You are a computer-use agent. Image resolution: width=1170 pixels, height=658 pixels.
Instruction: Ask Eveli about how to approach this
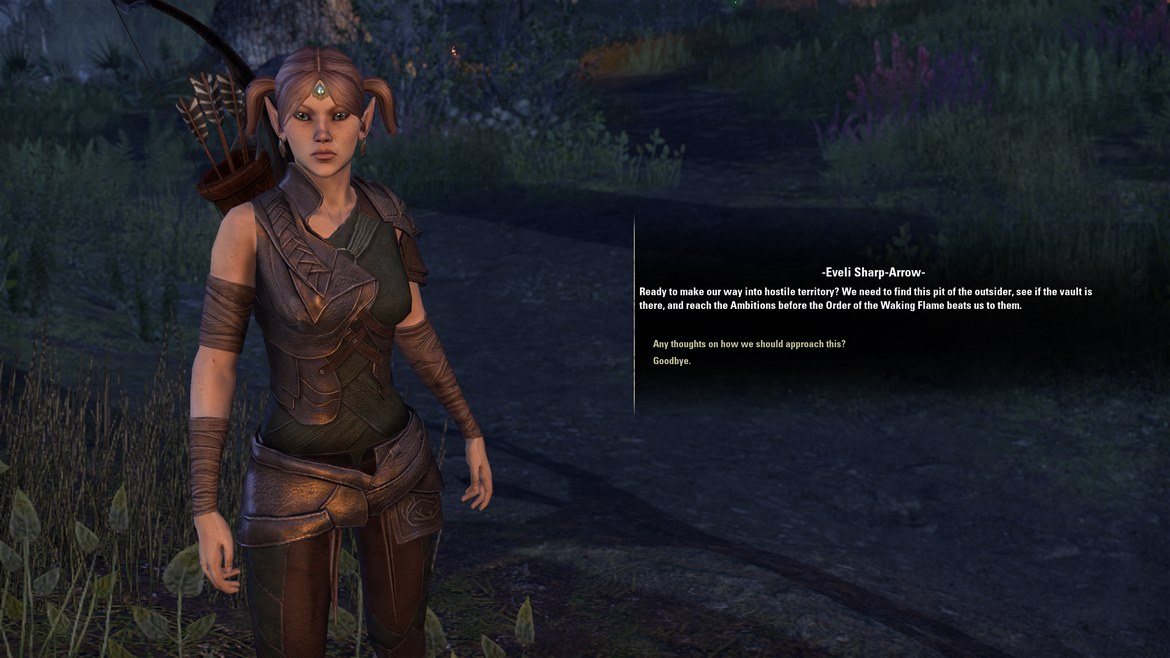click(x=749, y=344)
